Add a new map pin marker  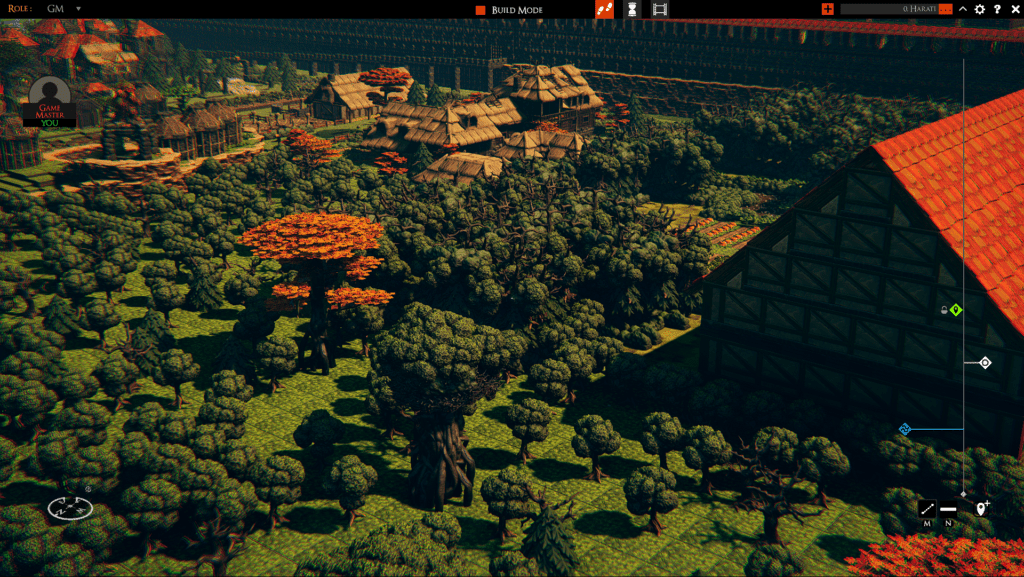(981, 509)
